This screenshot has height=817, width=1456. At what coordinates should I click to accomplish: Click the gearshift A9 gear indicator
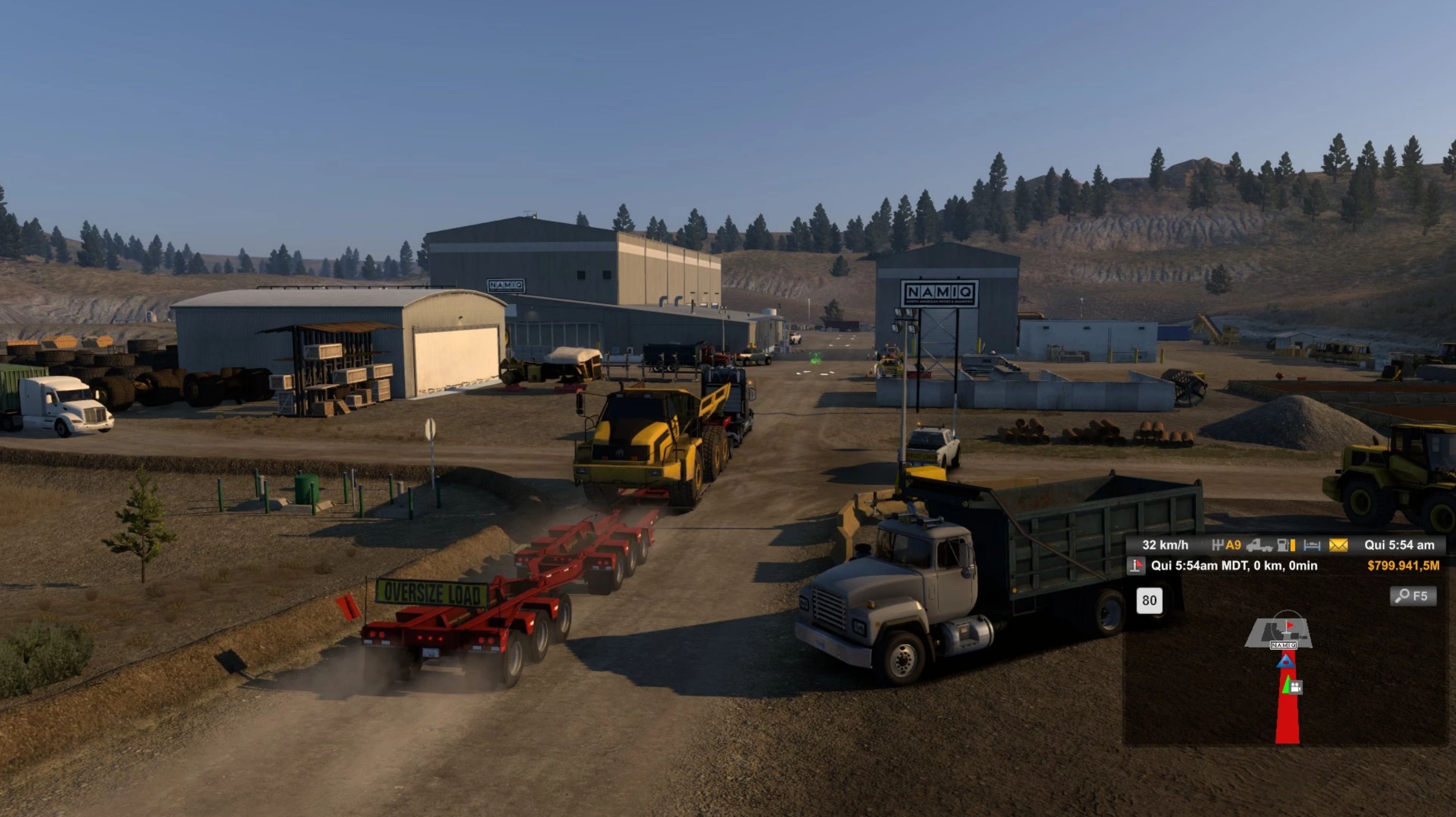tap(1227, 545)
